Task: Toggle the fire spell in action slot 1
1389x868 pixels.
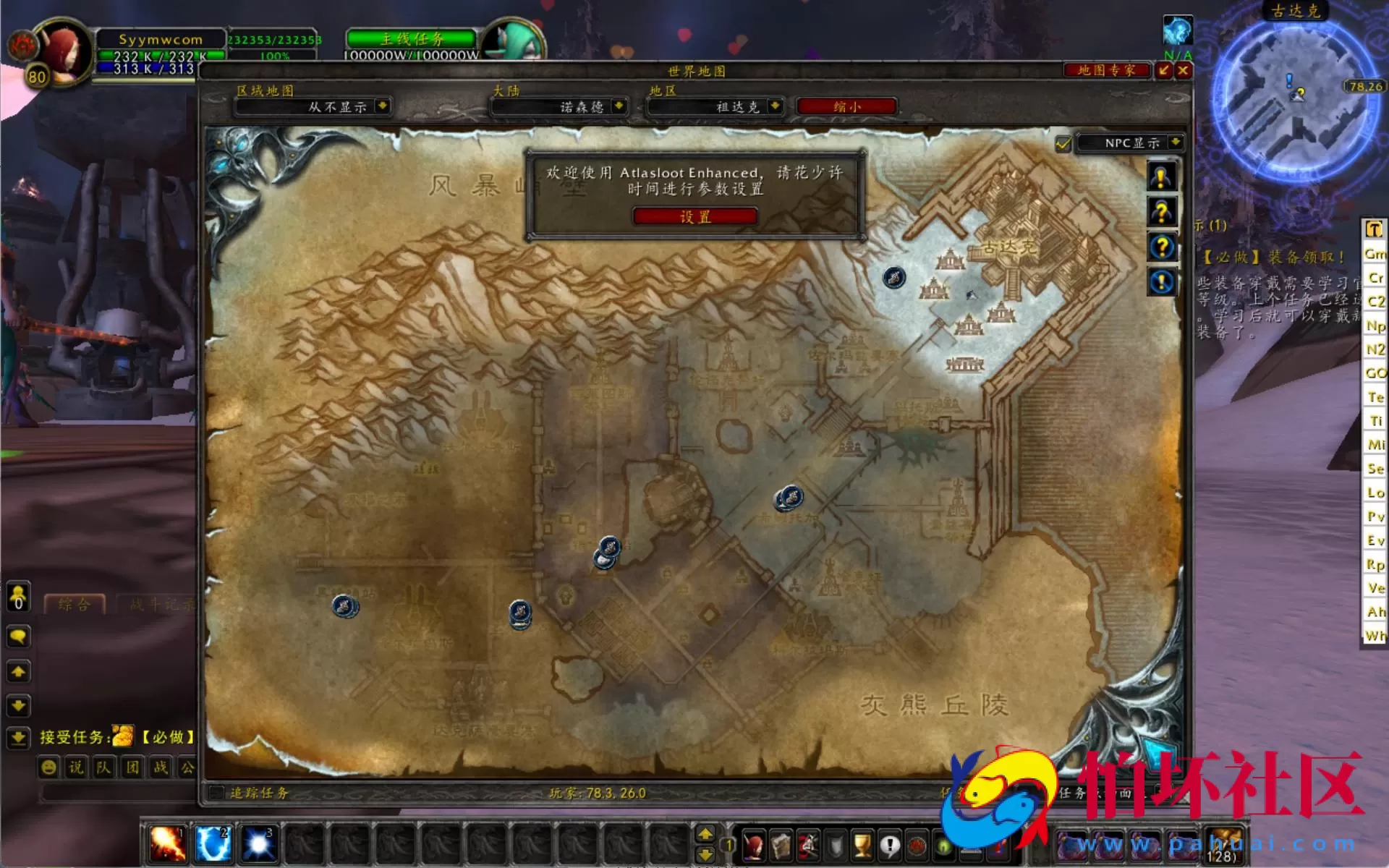Action: click(x=166, y=843)
